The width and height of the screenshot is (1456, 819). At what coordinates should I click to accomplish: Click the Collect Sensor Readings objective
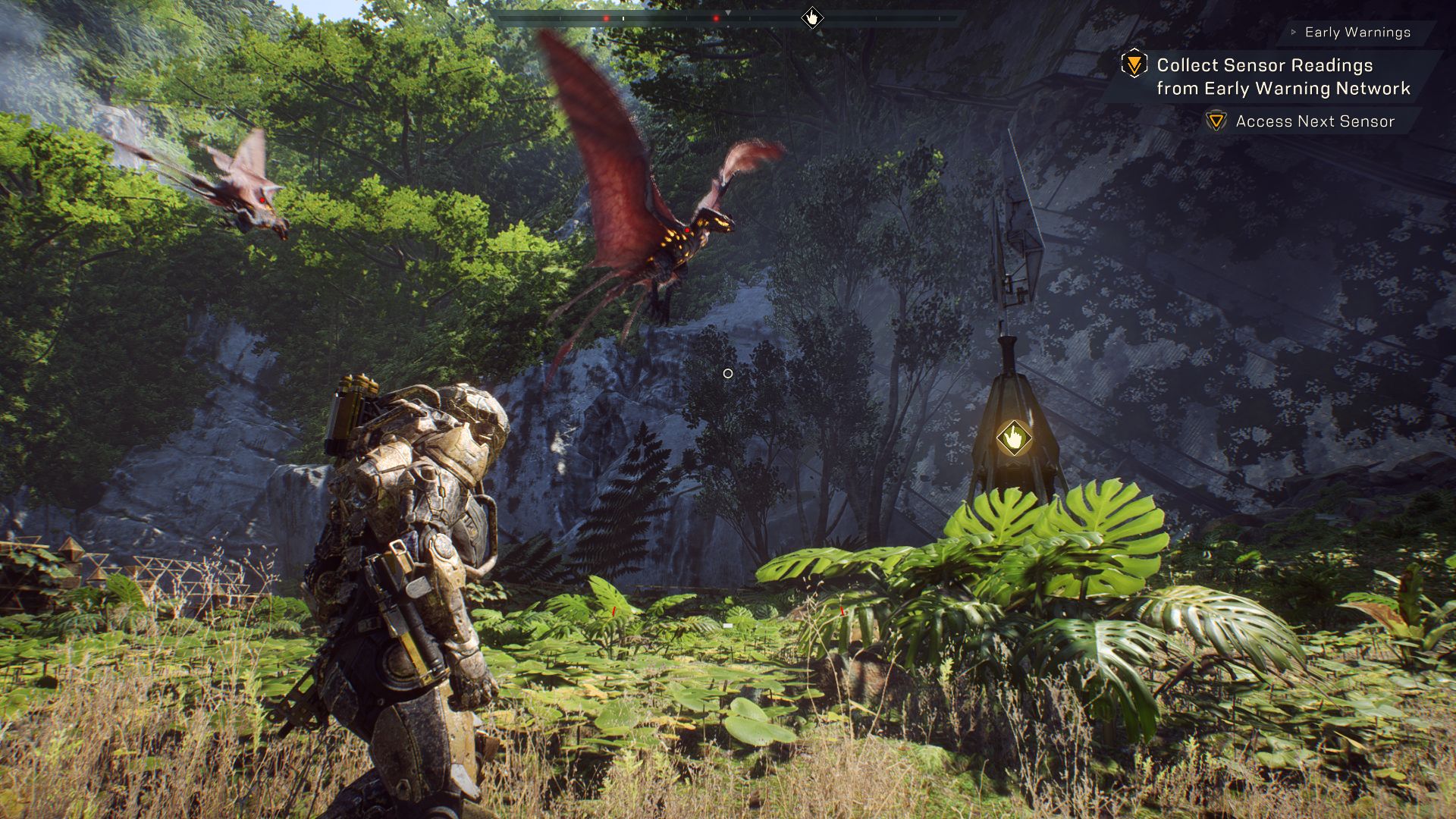[x=1282, y=77]
